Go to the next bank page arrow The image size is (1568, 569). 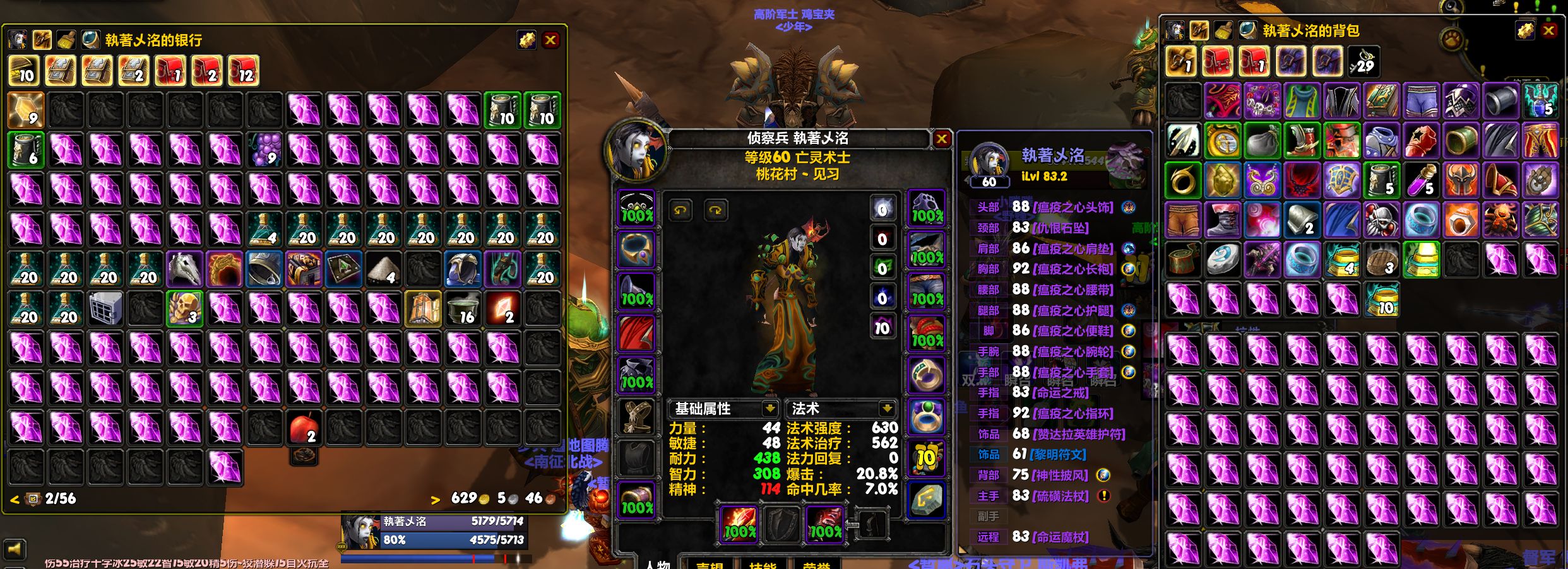pos(436,500)
